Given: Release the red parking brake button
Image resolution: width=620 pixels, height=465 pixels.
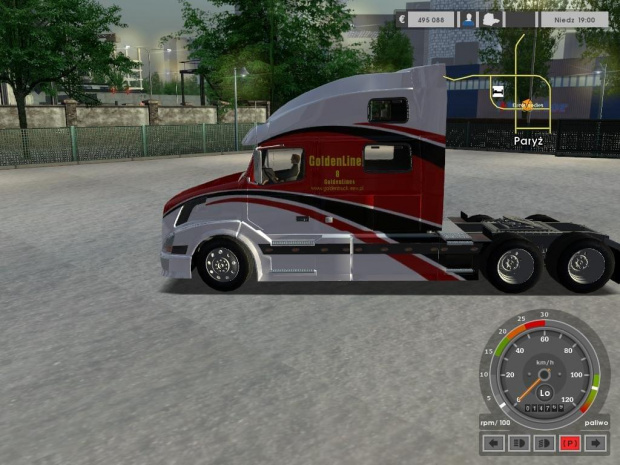Looking at the screenshot, I should point(570,443).
